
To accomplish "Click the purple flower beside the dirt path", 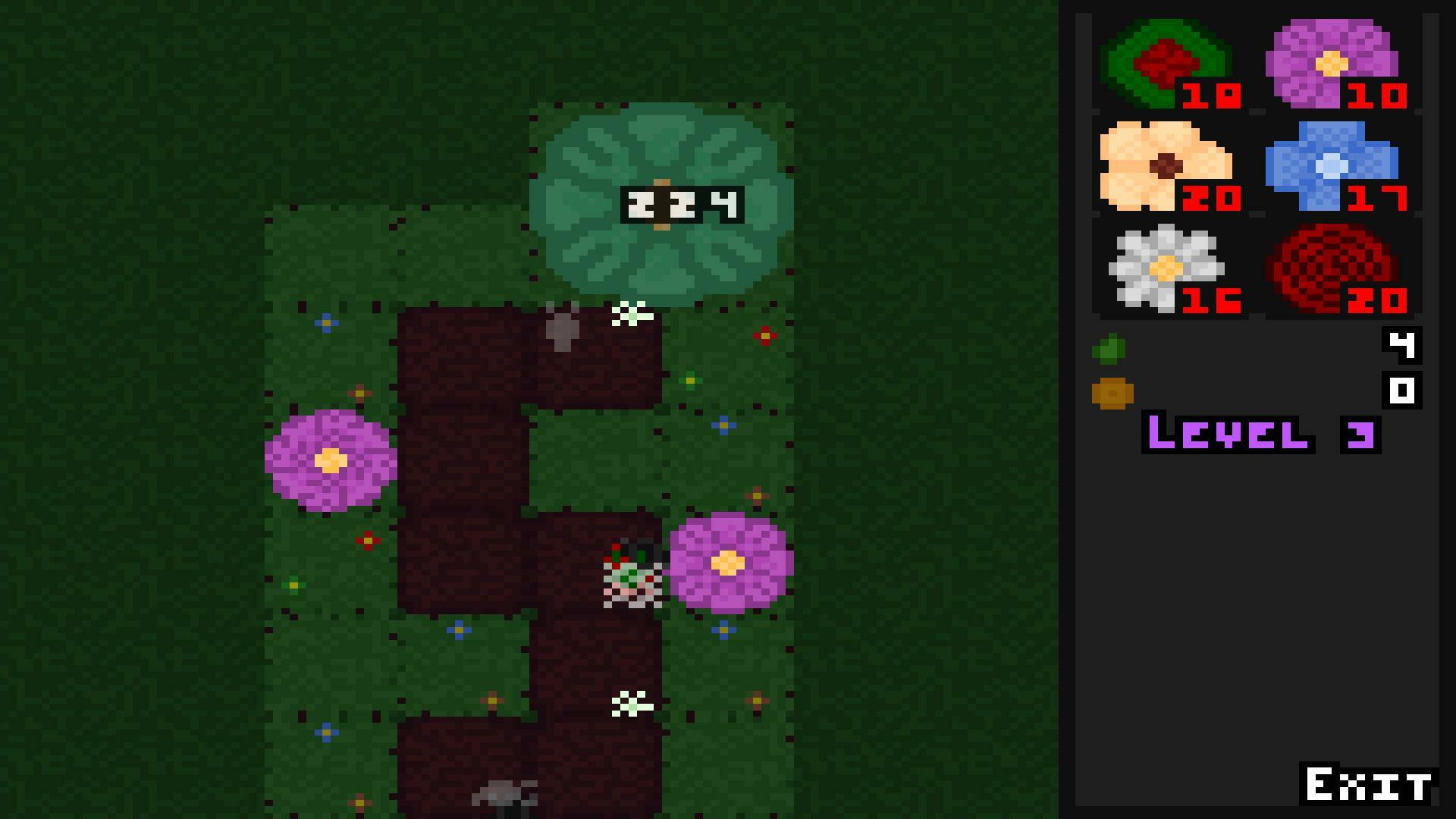I will (726, 565).
